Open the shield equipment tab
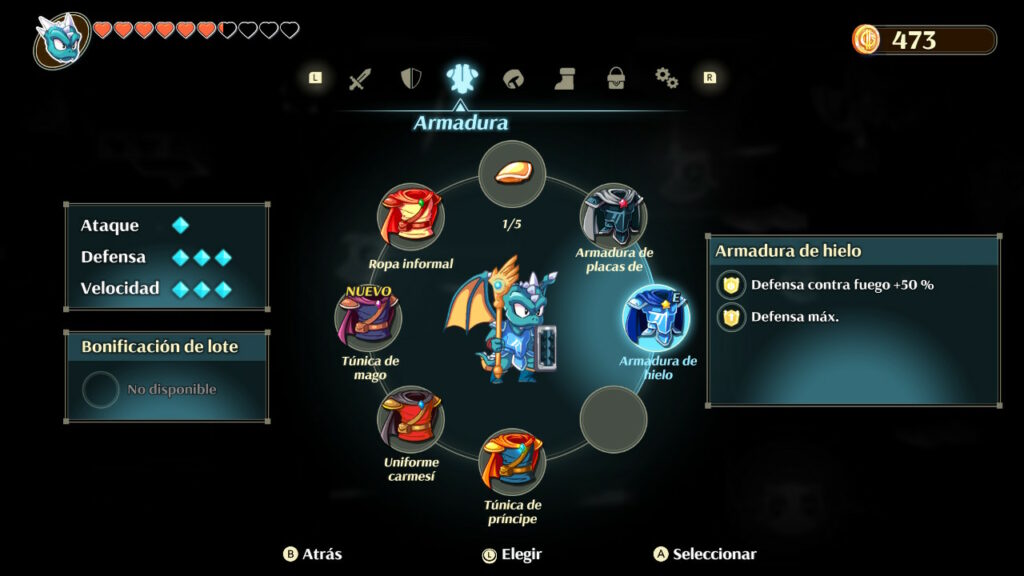This screenshot has width=1024, height=576. (410, 79)
